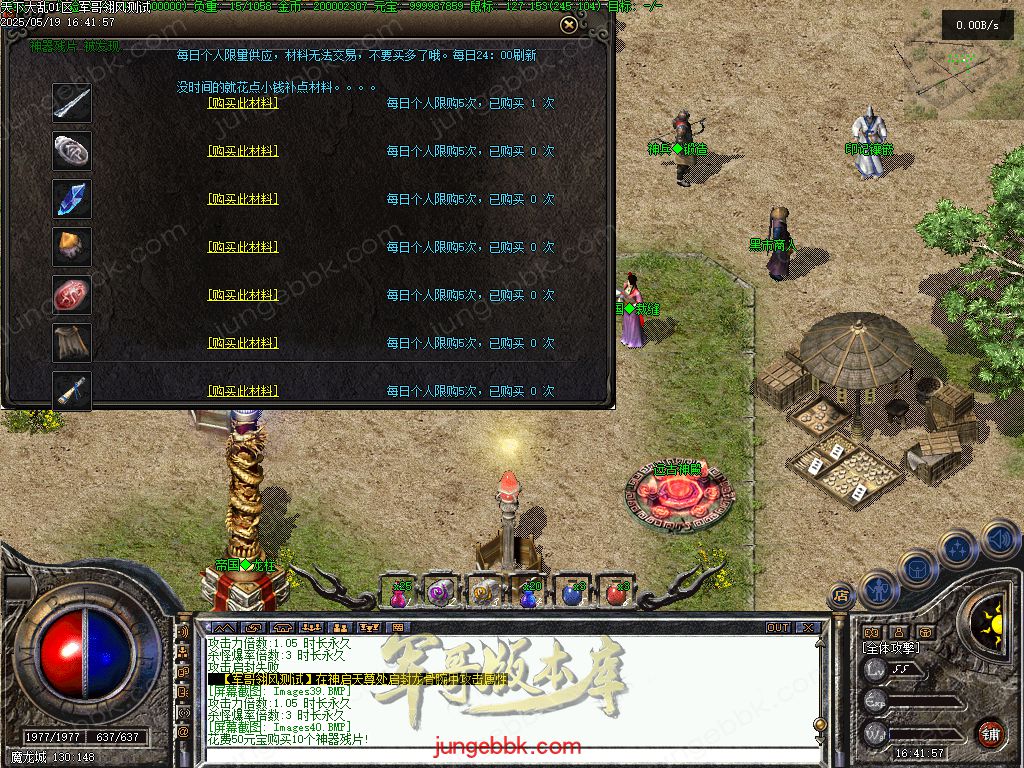Close the chat window with its X
This screenshot has width=1024, height=768.
point(808,628)
